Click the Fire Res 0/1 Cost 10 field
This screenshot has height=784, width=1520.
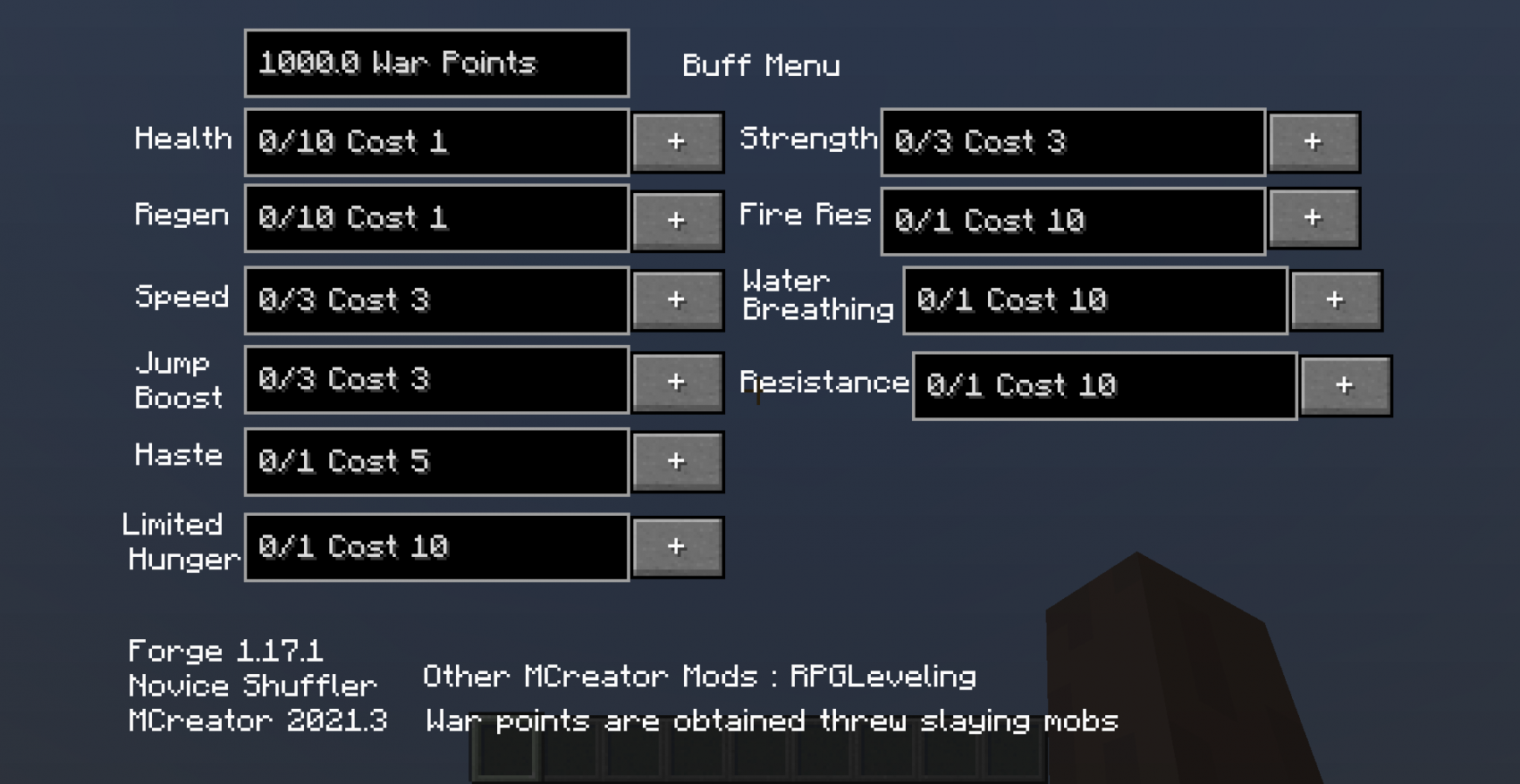point(1072,220)
